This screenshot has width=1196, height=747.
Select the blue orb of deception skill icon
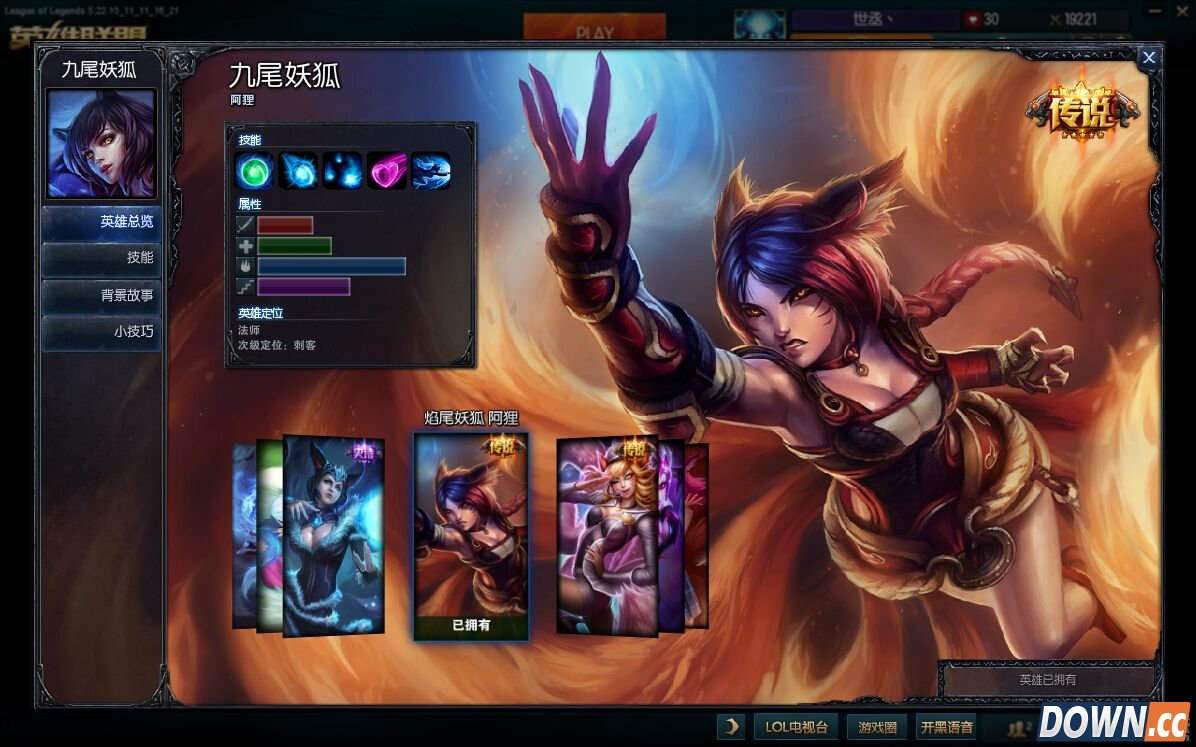pos(298,170)
